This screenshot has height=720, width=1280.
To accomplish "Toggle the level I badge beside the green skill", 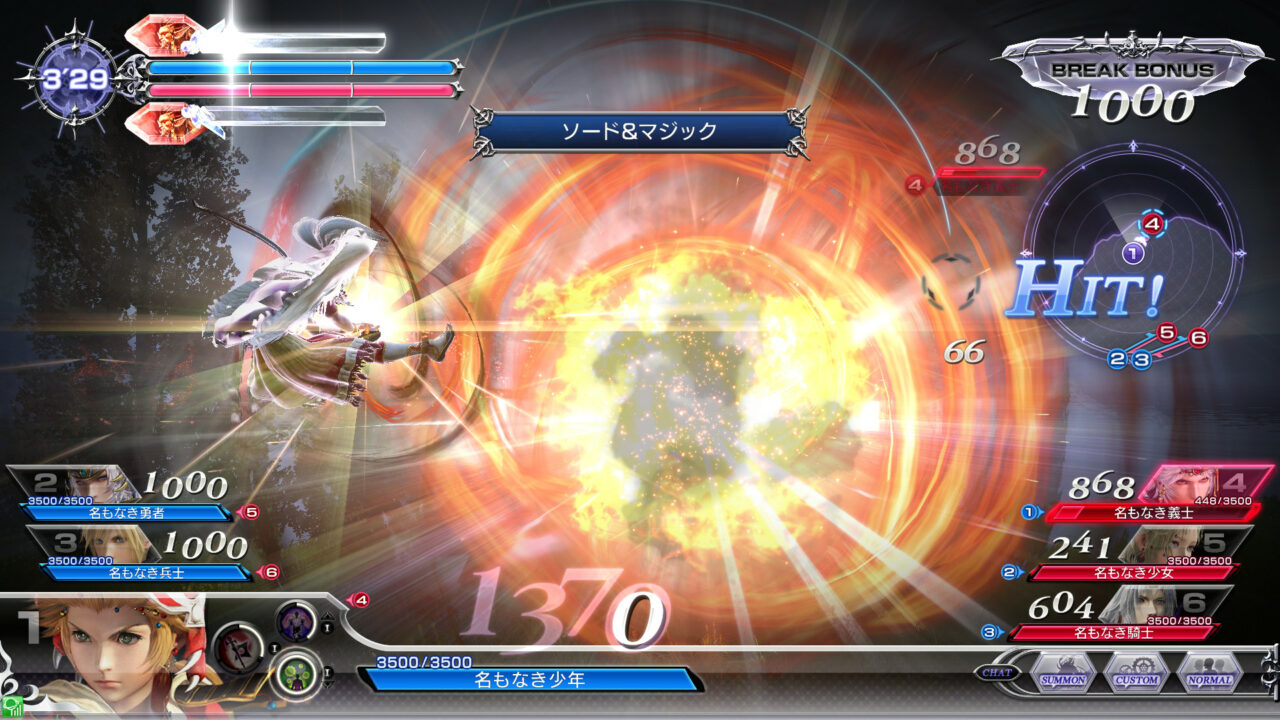I will click(327, 672).
